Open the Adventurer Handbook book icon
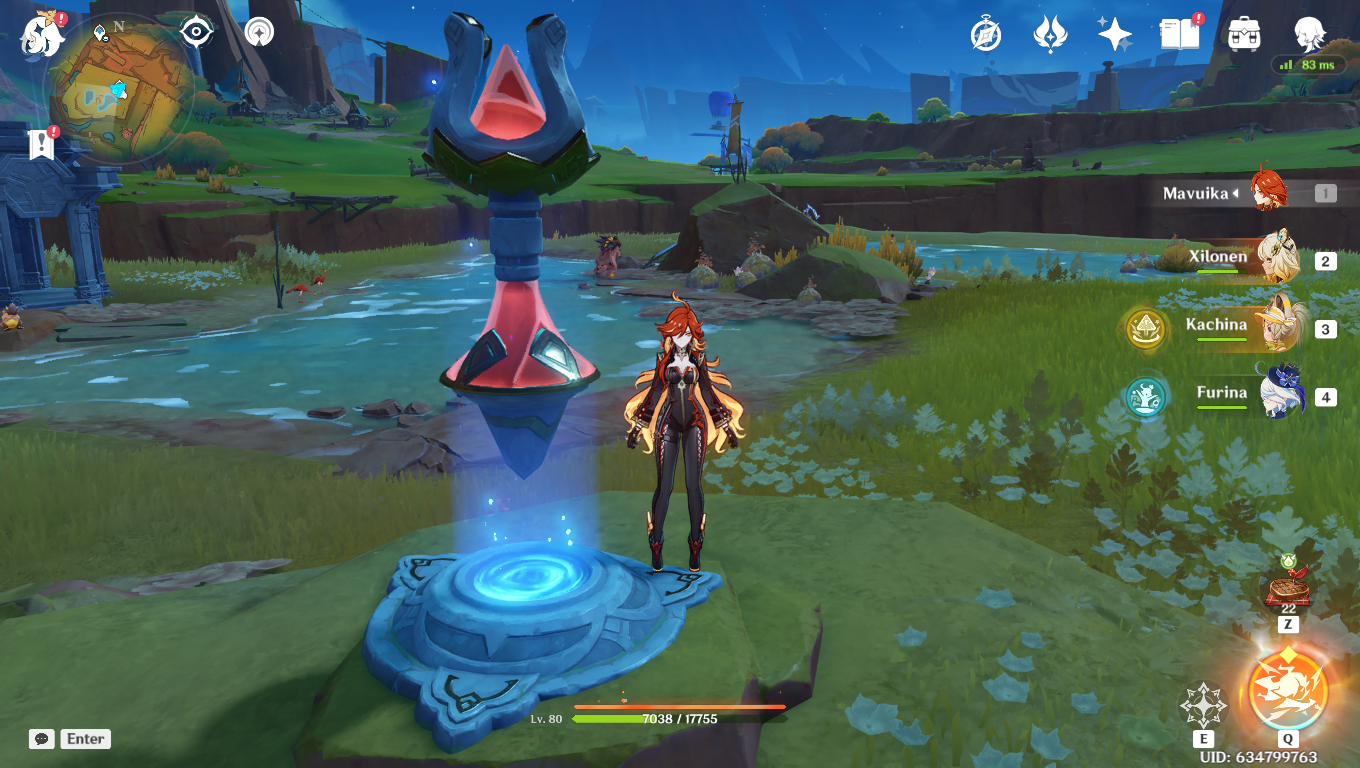This screenshot has width=1360, height=768. coord(1180,32)
